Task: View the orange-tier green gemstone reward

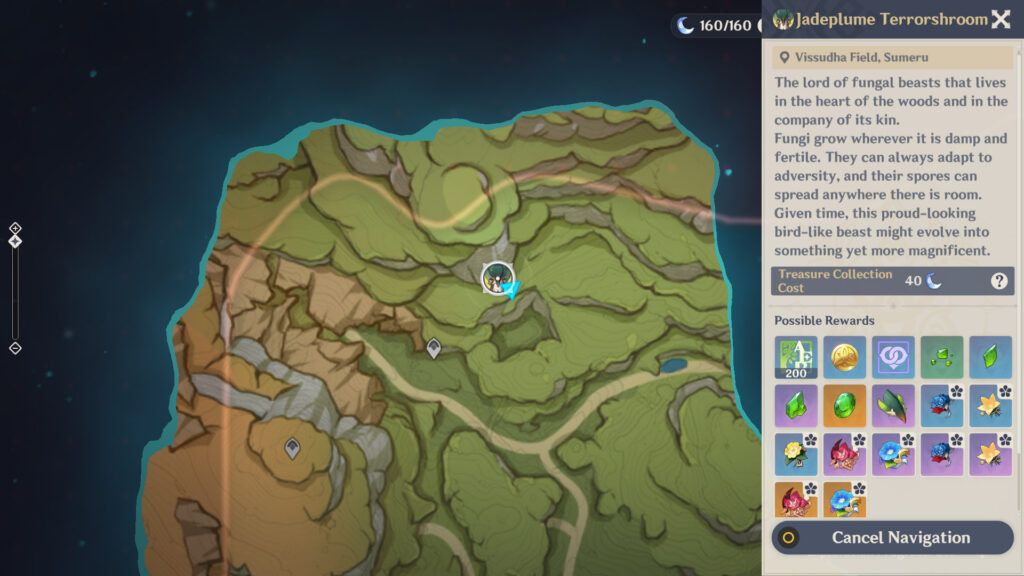Action: [844, 406]
